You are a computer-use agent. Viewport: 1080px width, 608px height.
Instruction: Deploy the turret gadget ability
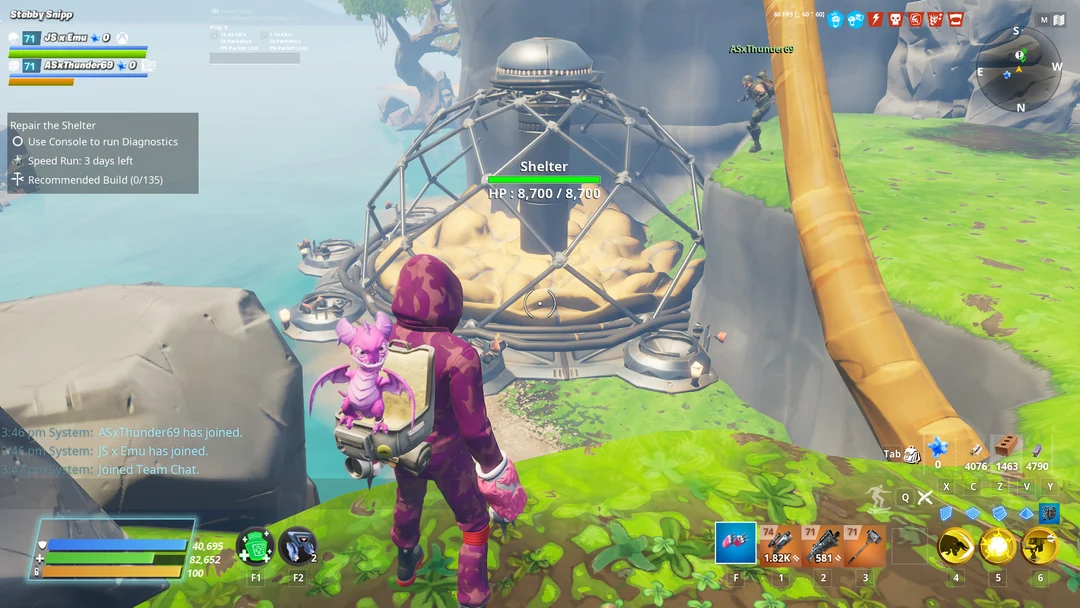[x=1039, y=546]
